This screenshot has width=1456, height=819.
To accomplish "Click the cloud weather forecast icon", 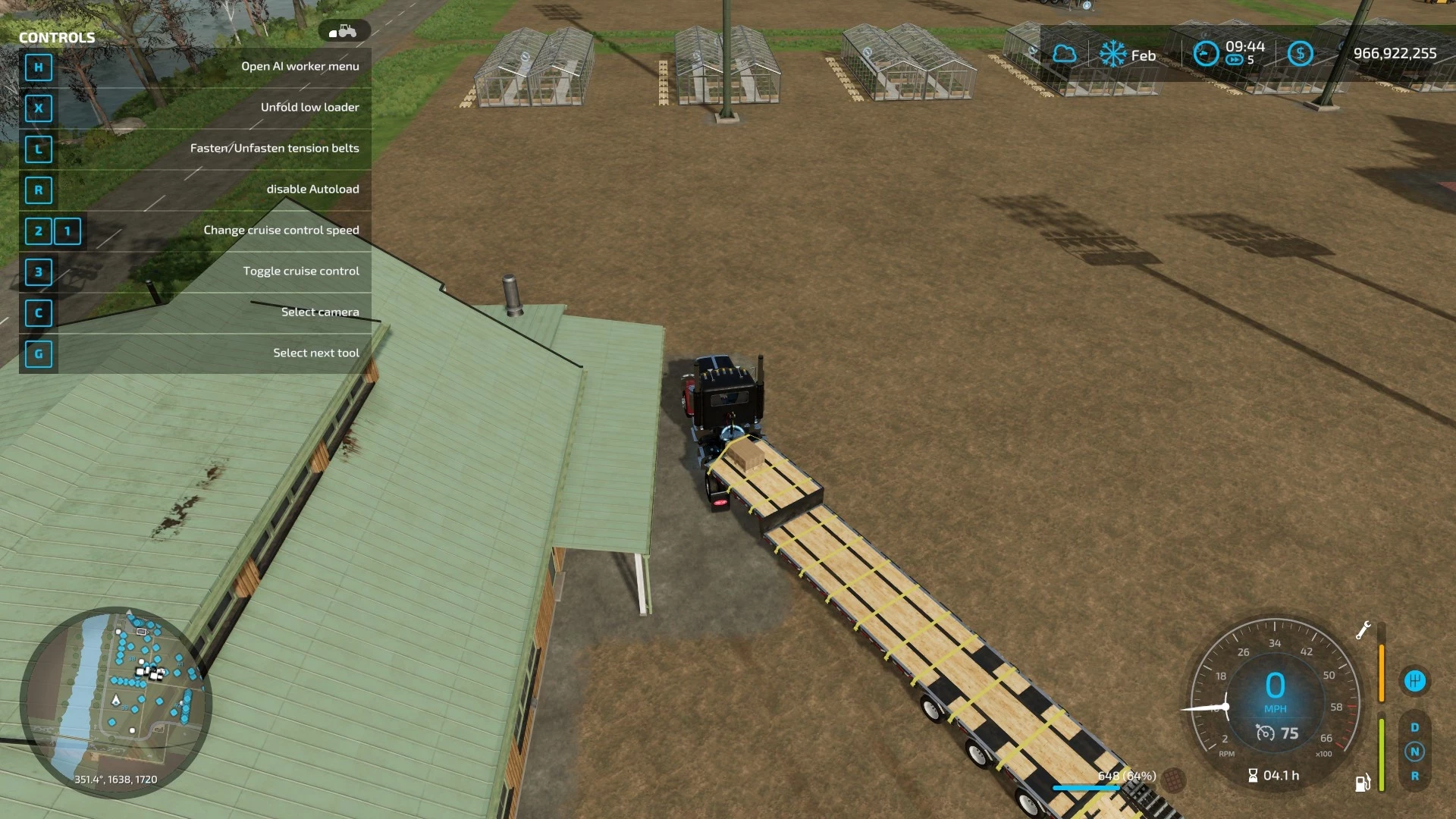I will click(1065, 53).
